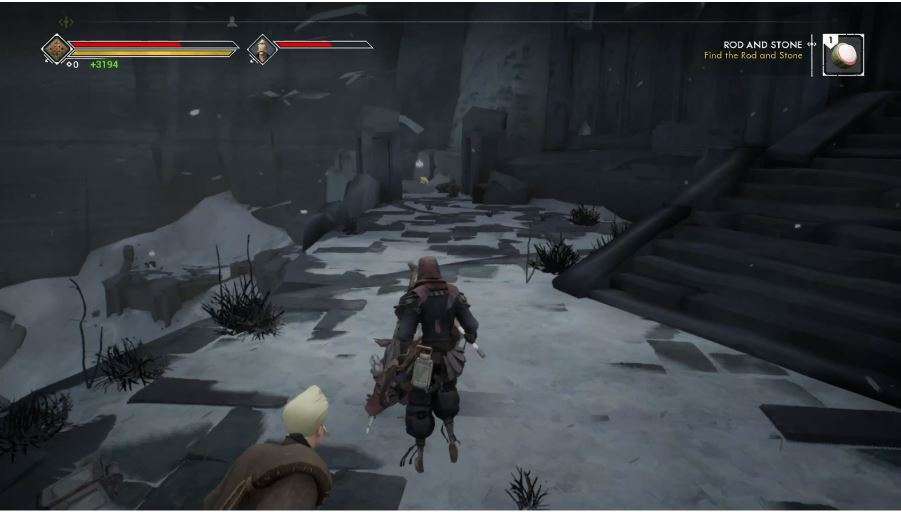Select the consumable item slot showing count 1

pos(844,54)
